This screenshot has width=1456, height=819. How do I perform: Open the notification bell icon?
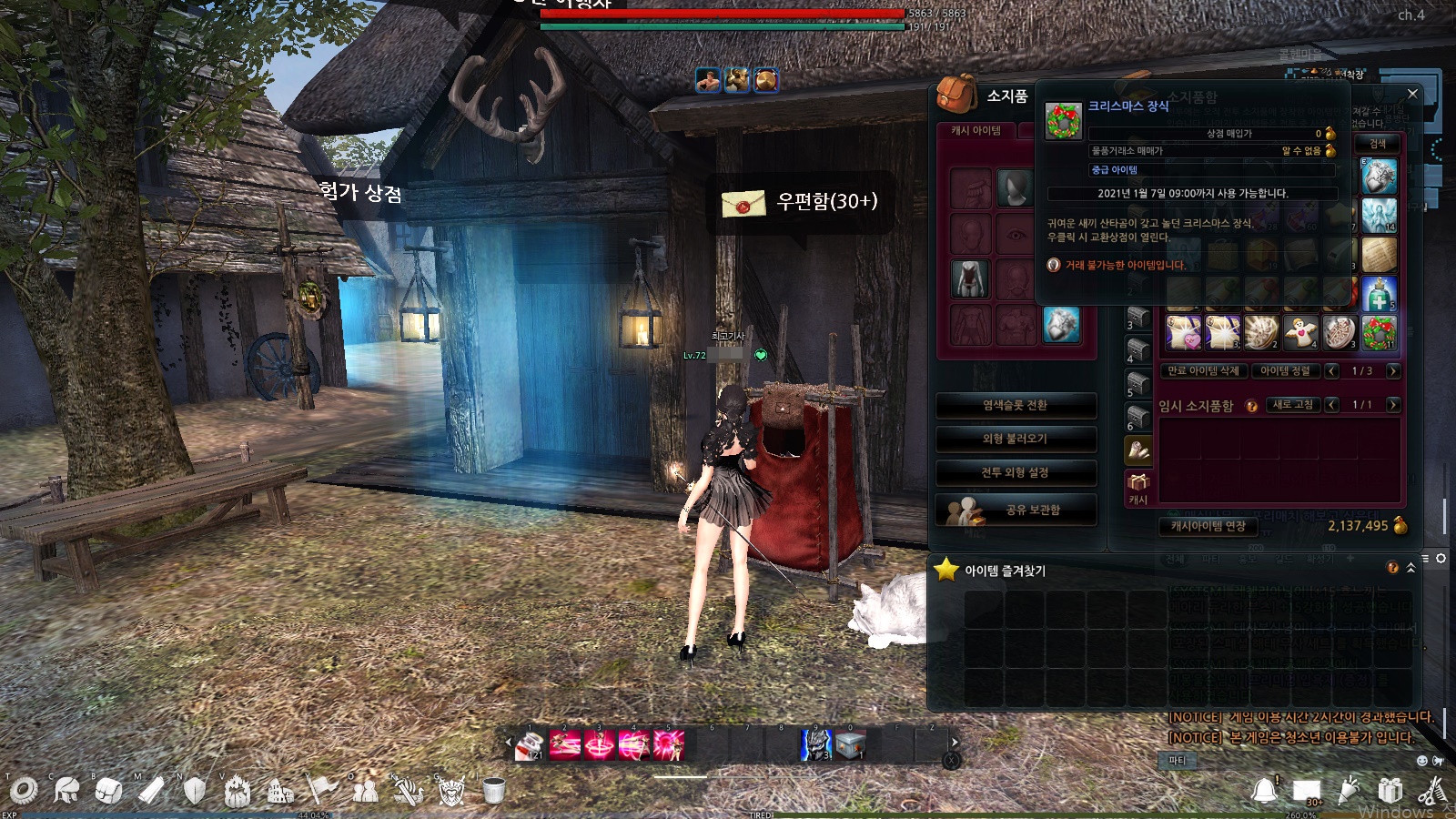pyautogui.click(x=1265, y=790)
